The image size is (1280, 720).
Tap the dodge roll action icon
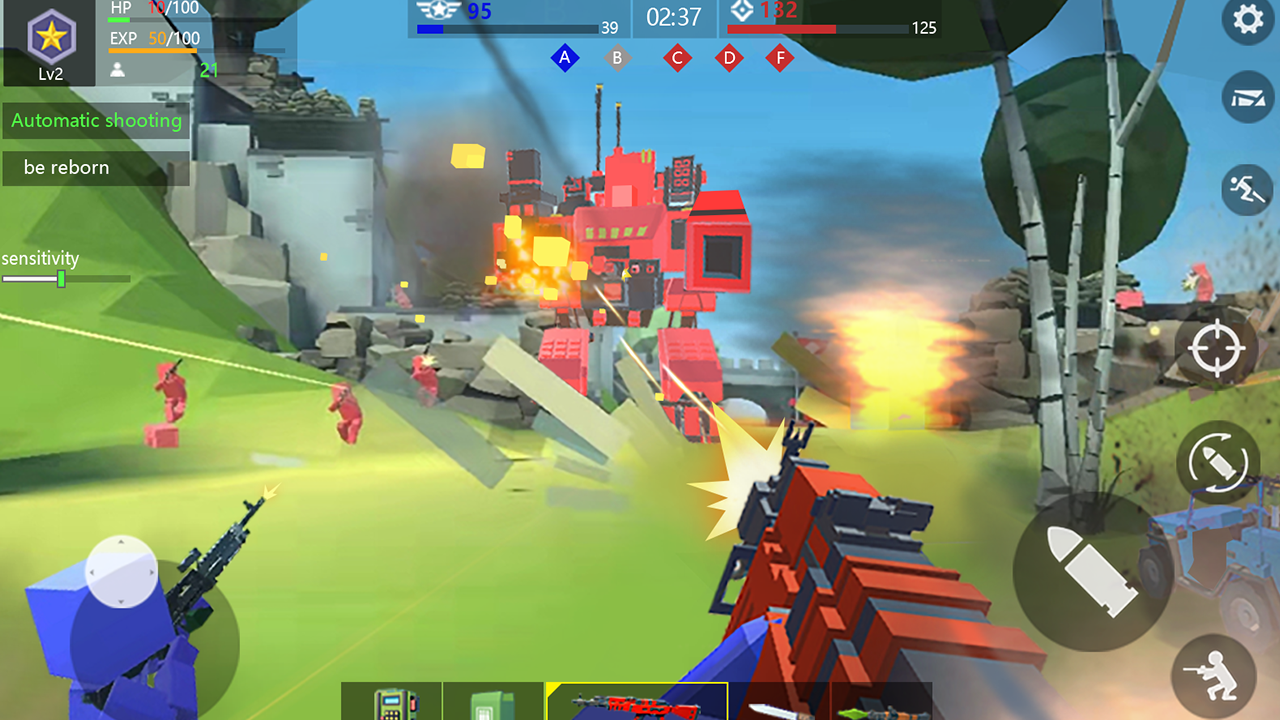(x=1247, y=190)
